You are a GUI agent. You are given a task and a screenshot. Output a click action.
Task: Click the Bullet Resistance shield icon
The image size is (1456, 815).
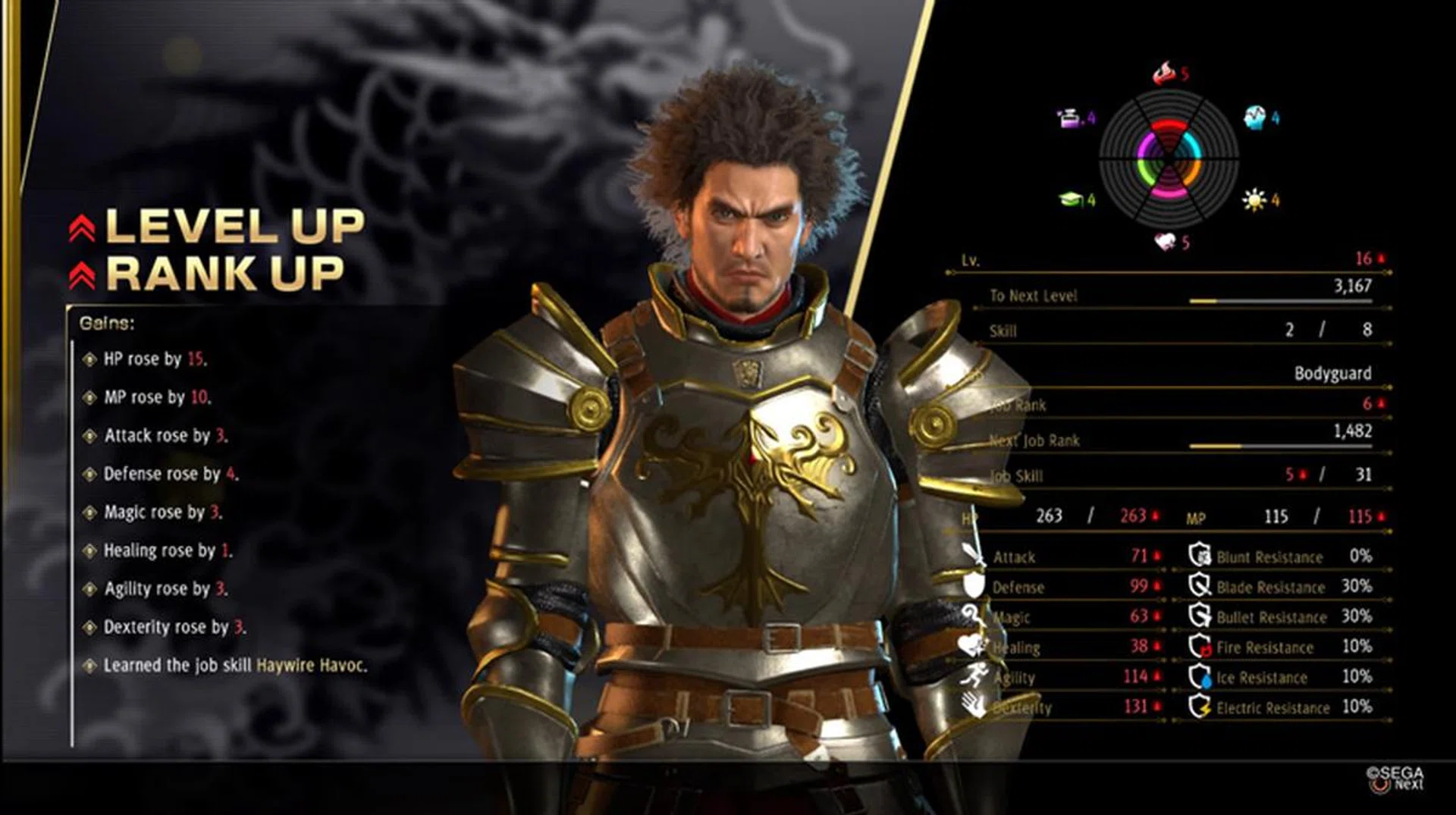1200,616
